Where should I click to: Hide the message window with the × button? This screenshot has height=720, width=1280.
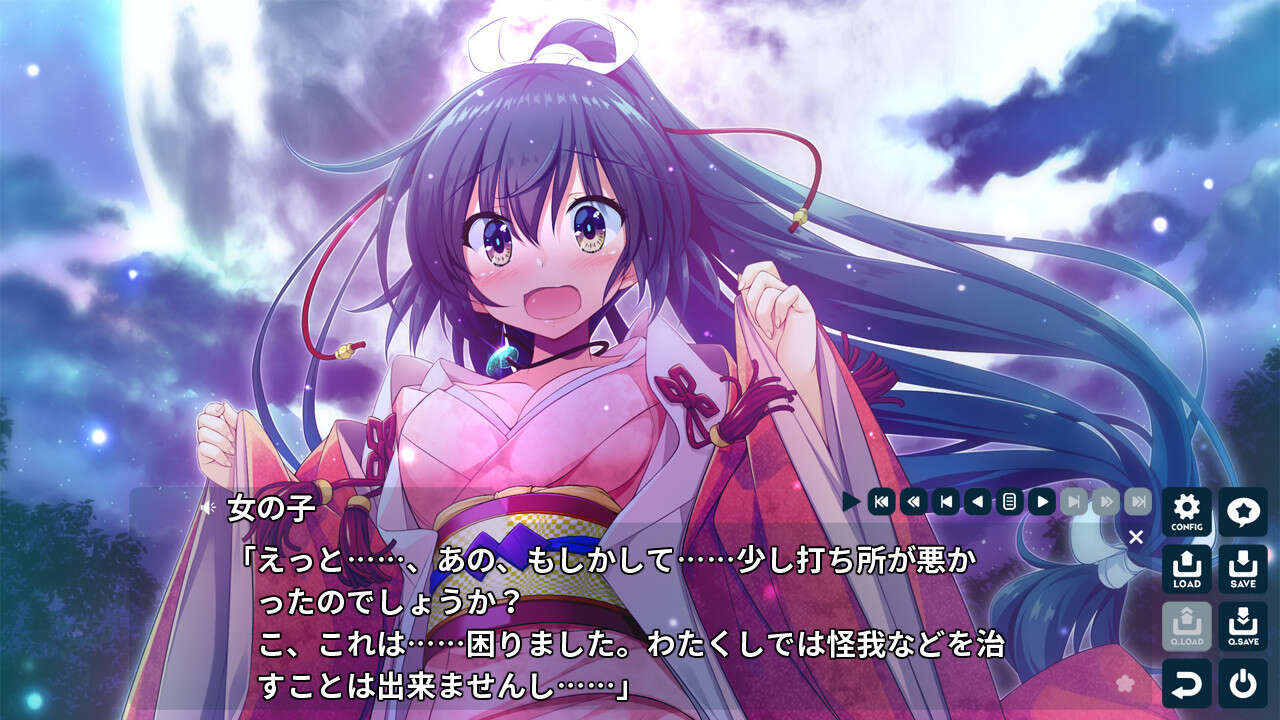[x=1136, y=535]
